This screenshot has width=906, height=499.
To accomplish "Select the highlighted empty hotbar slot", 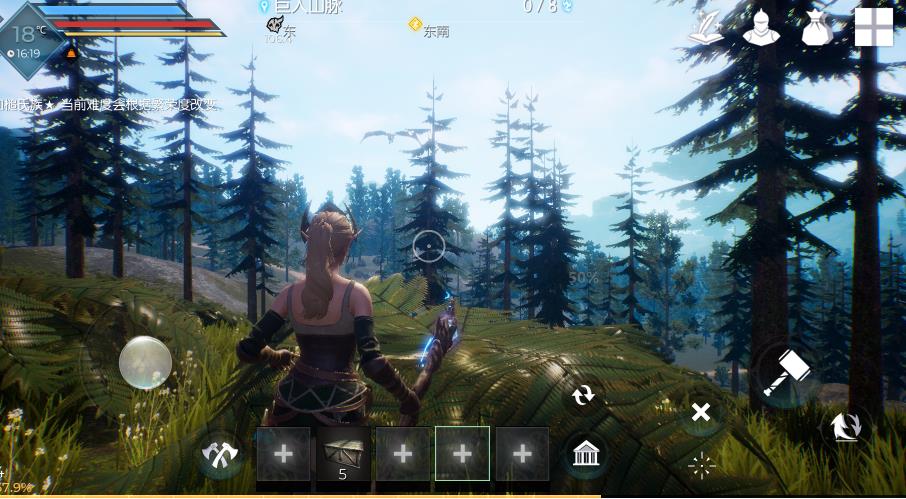I will (462, 454).
